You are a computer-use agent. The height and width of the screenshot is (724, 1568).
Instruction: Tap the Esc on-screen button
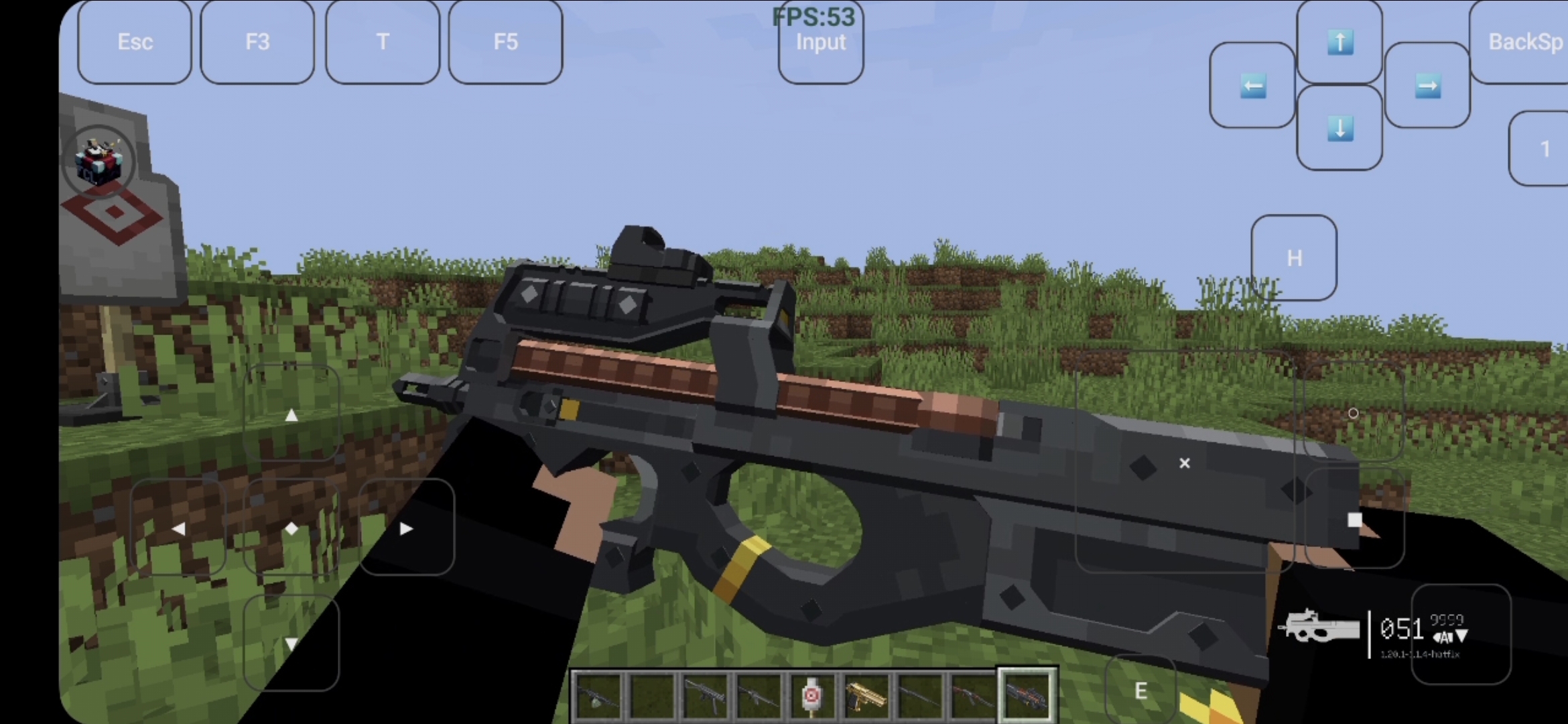click(135, 42)
